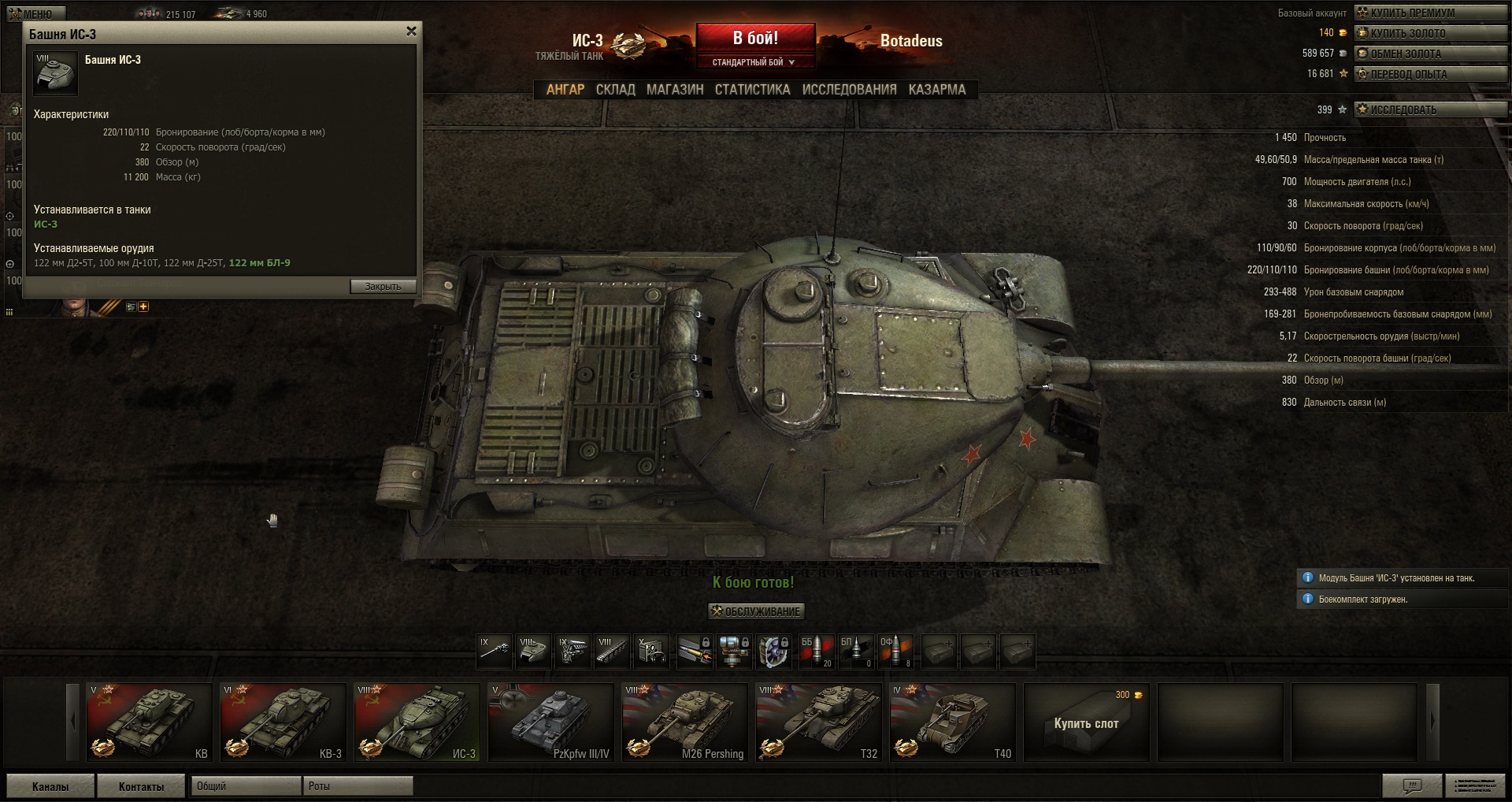Go to the Исследования tab
Image resolution: width=1512 pixels, height=802 pixels.
pyautogui.click(x=849, y=90)
